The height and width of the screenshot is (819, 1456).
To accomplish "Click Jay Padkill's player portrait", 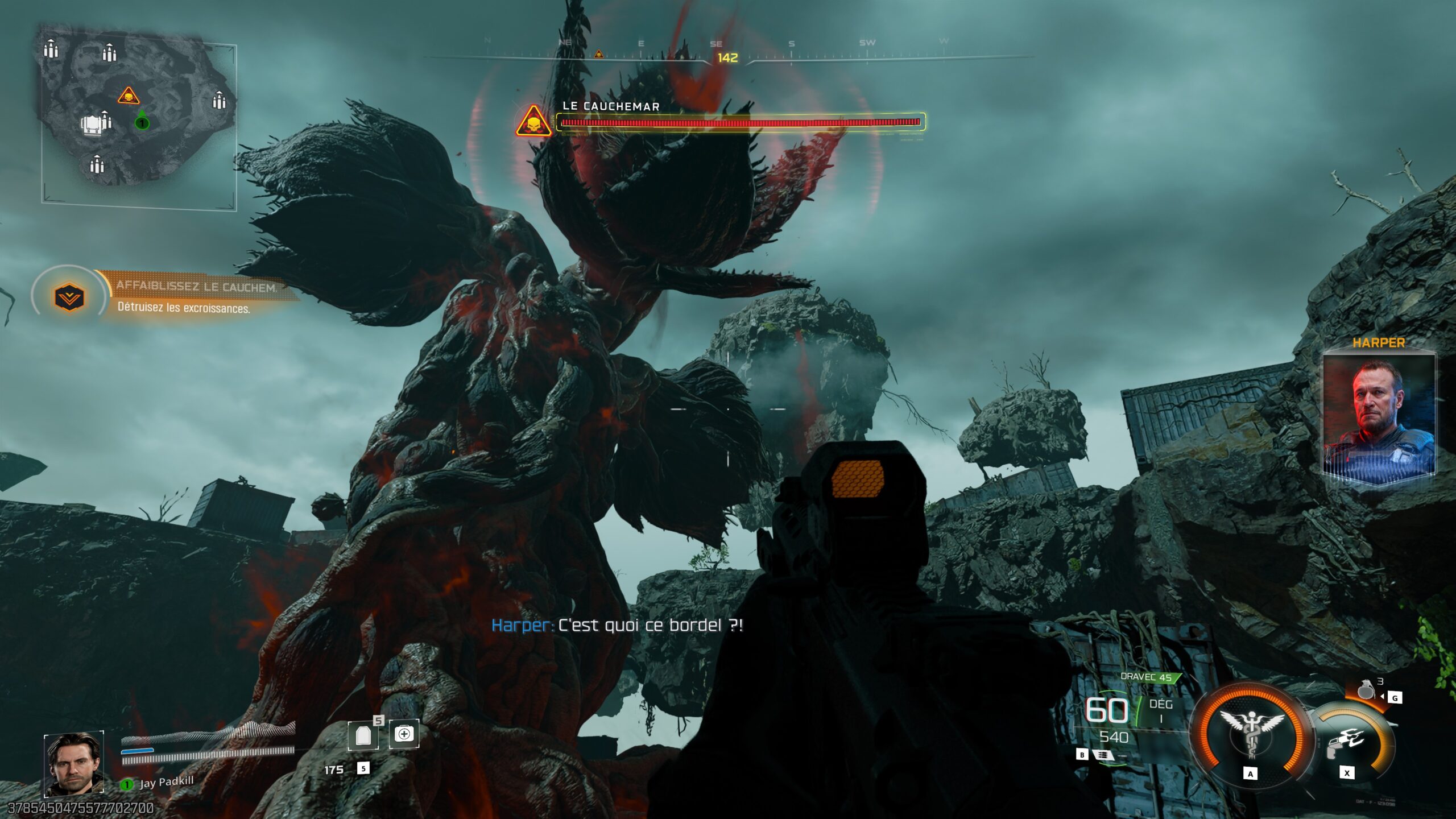I will pos(74,763).
